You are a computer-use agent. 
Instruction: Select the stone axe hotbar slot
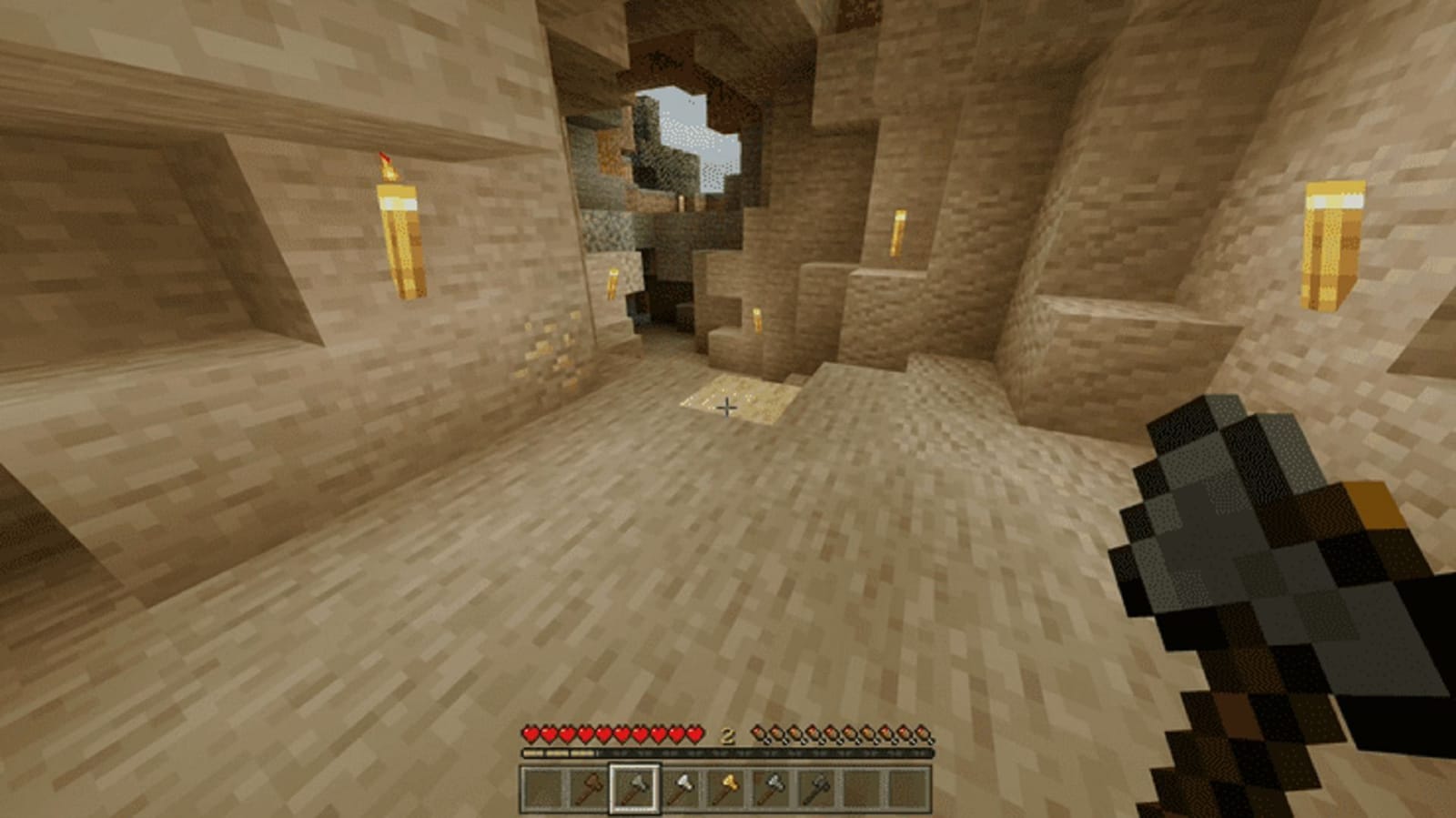coord(635,789)
